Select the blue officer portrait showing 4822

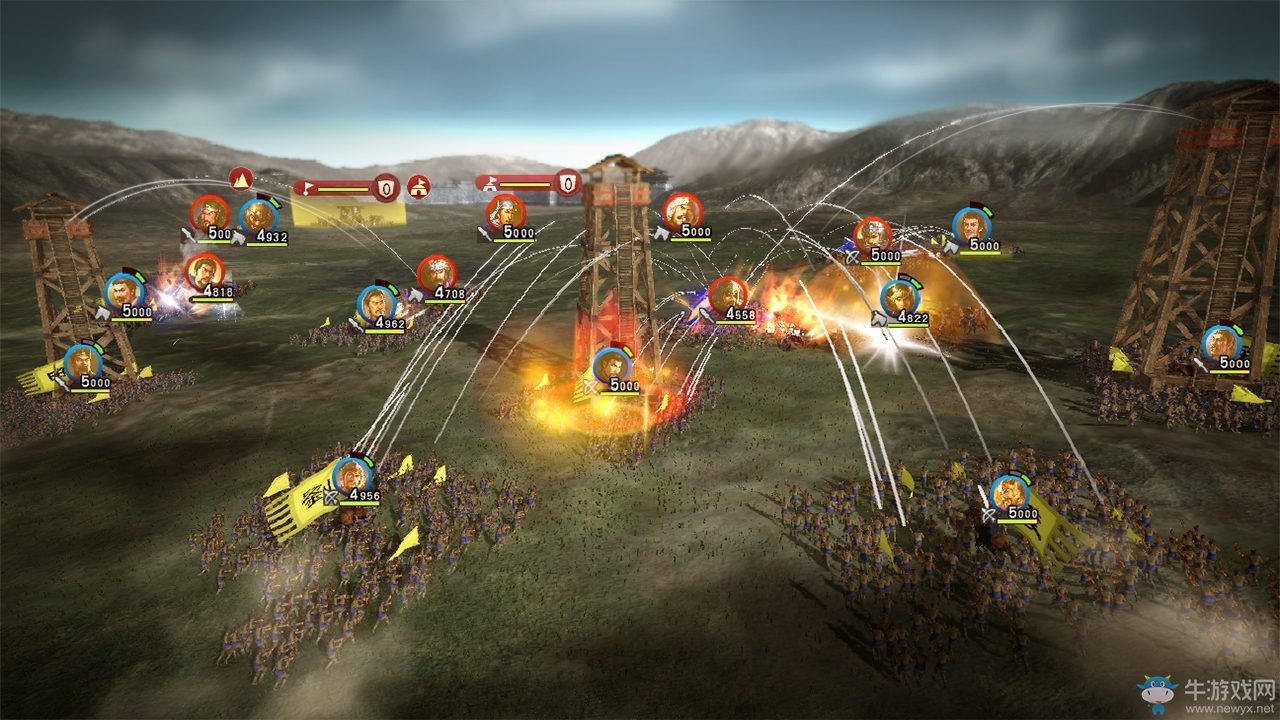pyautogui.click(x=899, y=297)
